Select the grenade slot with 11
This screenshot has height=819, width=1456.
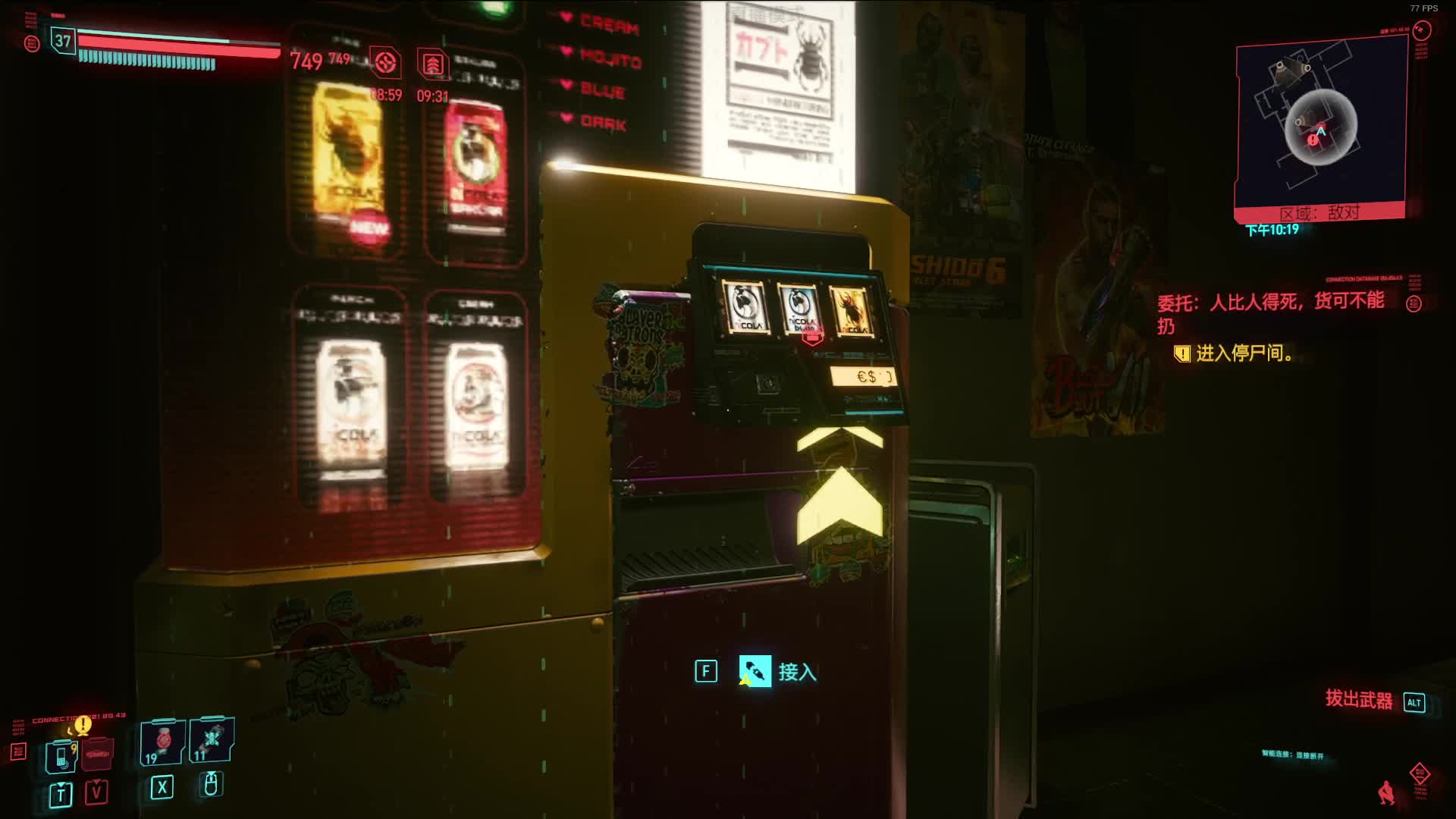[x=211, y=740]
